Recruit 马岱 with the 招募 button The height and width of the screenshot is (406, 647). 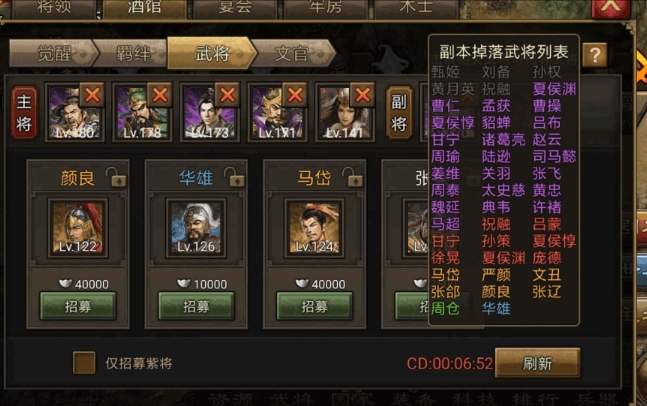pyautogui.click(x=314, y=306)
